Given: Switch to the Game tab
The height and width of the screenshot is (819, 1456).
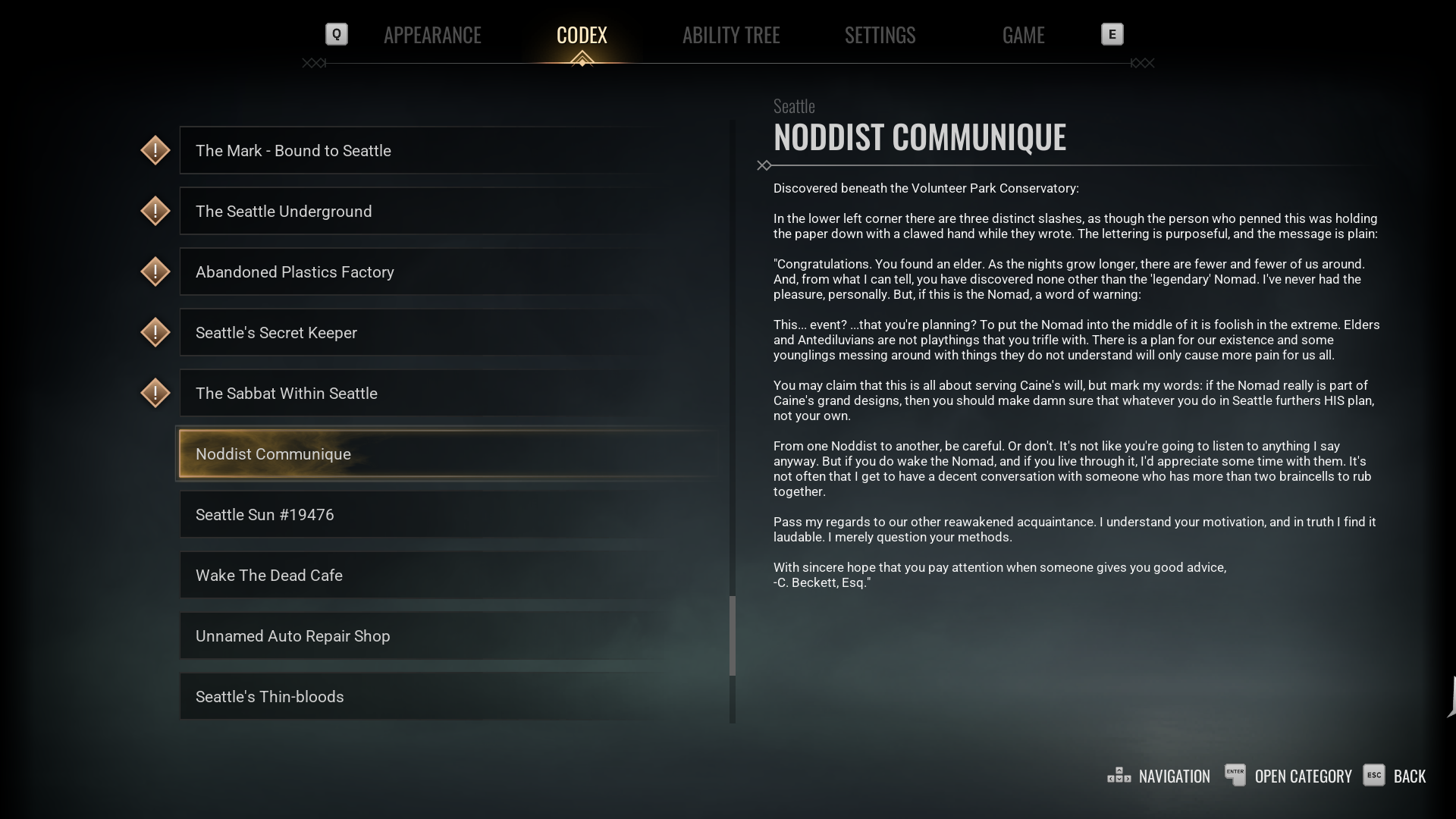Looking at the screenshot, I should [x=1023, y=35].
